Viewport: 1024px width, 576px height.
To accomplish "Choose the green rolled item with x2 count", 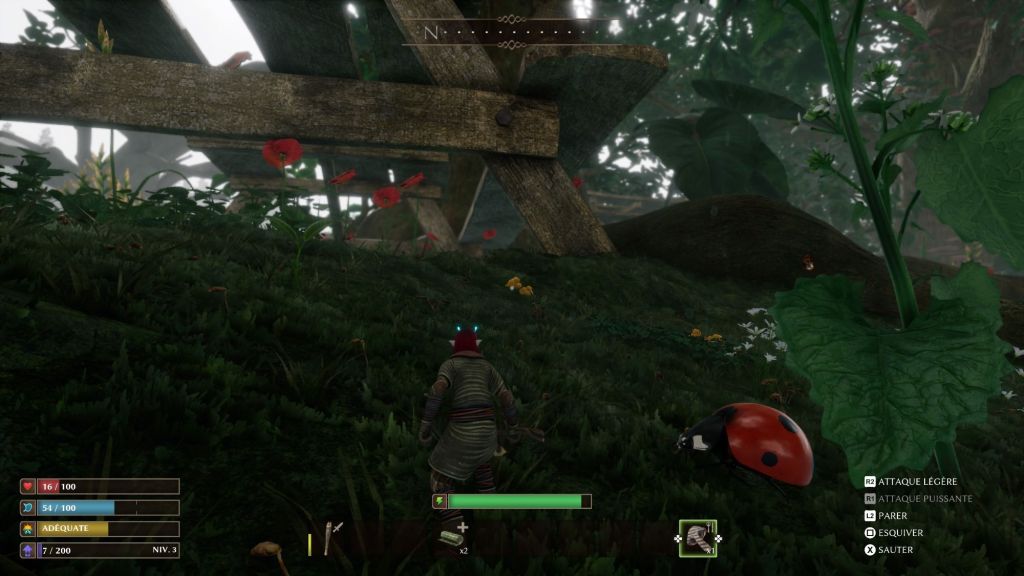I will click(x=451, y=539).
